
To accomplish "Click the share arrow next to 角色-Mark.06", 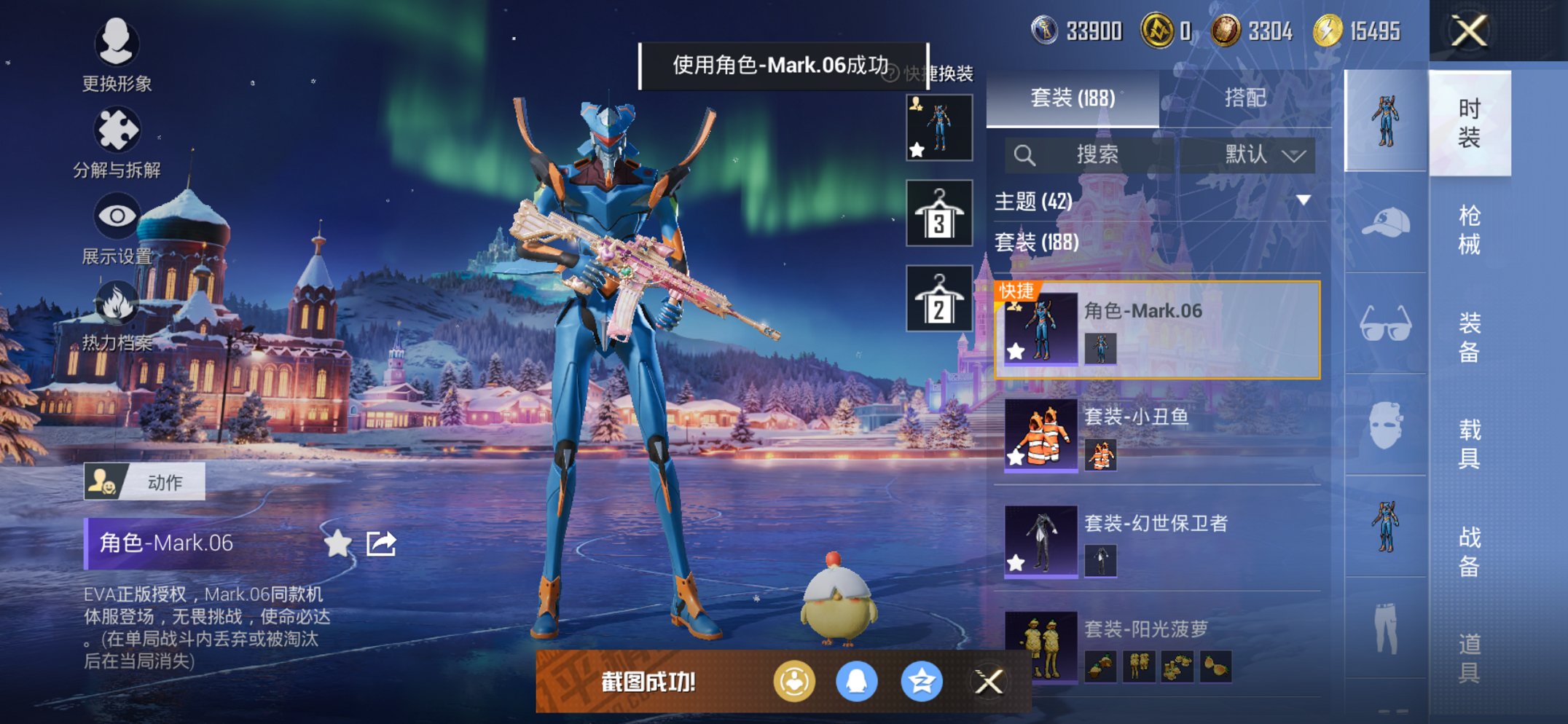I will [381, 543].
